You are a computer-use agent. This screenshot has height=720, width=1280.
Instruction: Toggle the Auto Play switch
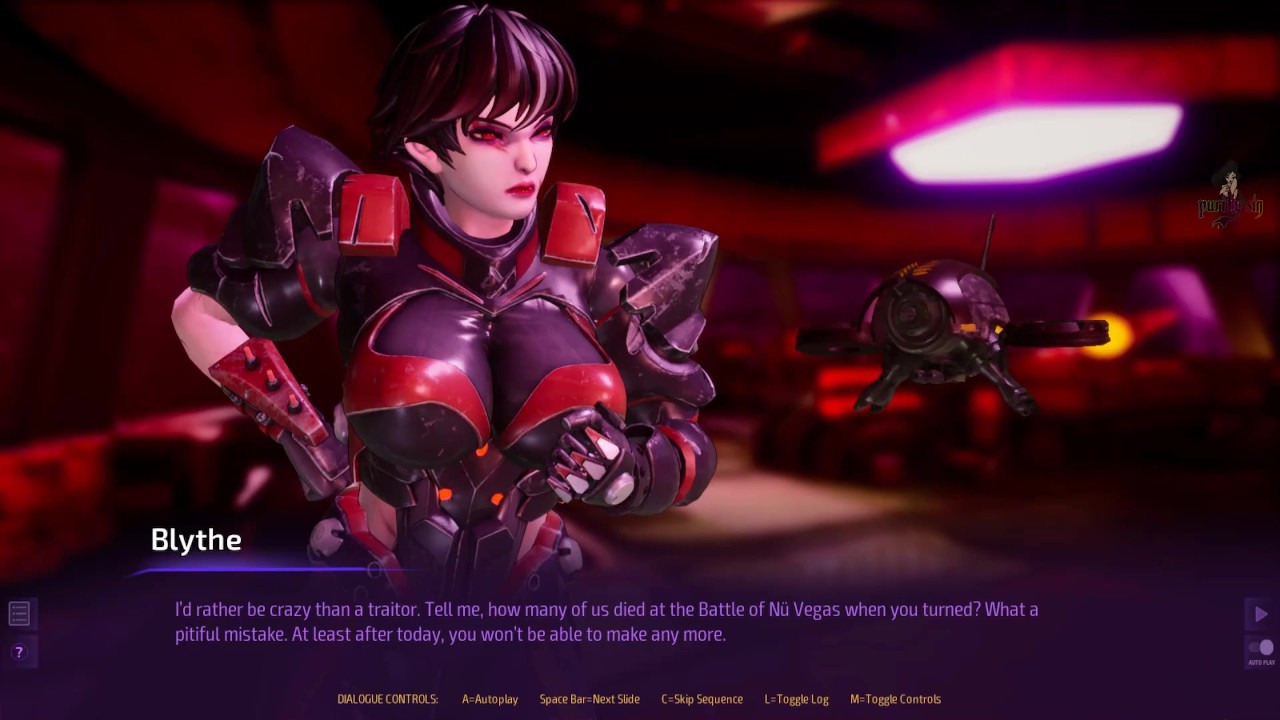coord(1261,648)
